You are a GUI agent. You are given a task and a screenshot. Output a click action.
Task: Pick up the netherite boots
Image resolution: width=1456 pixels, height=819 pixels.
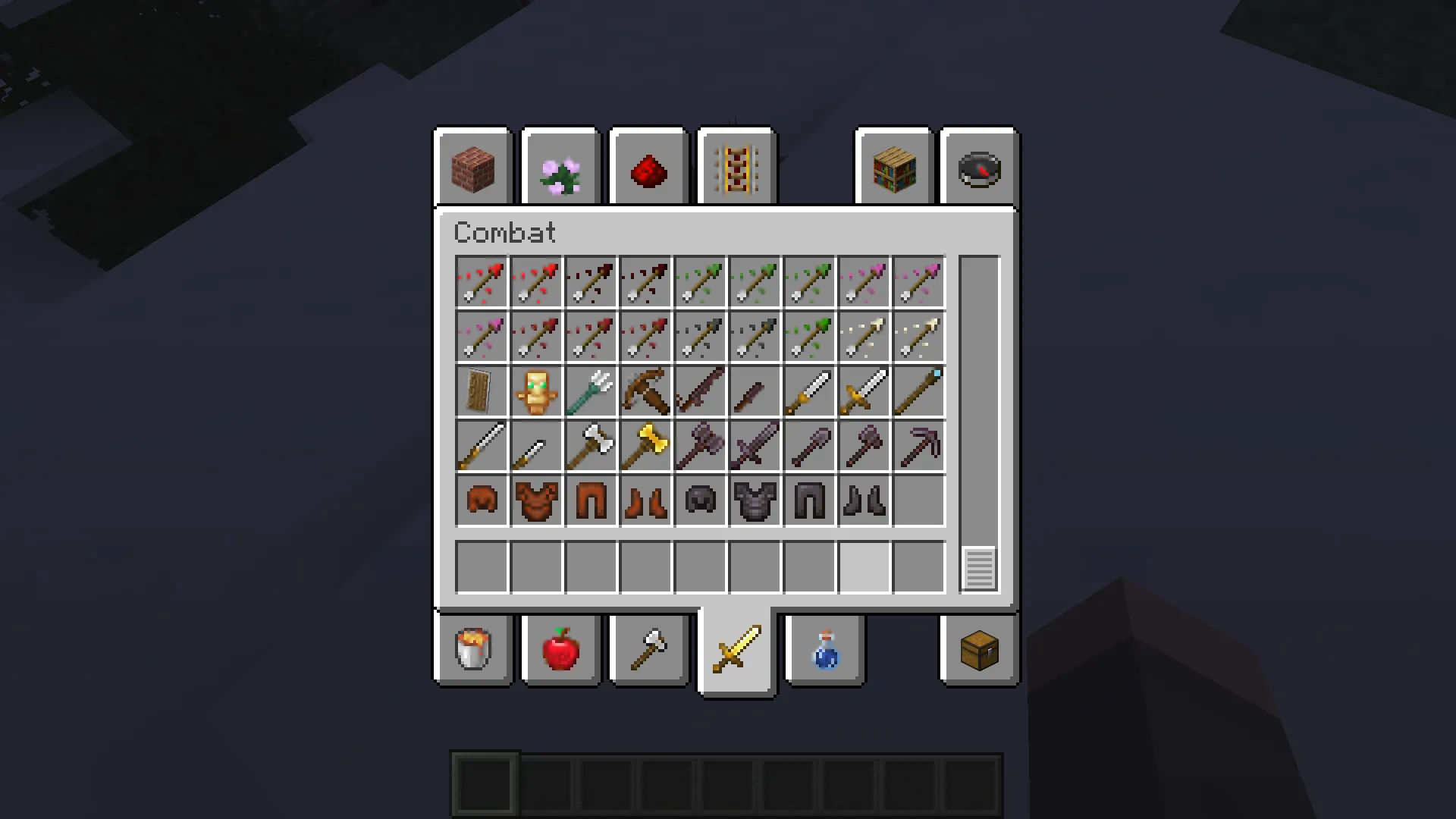coord(863,500)
